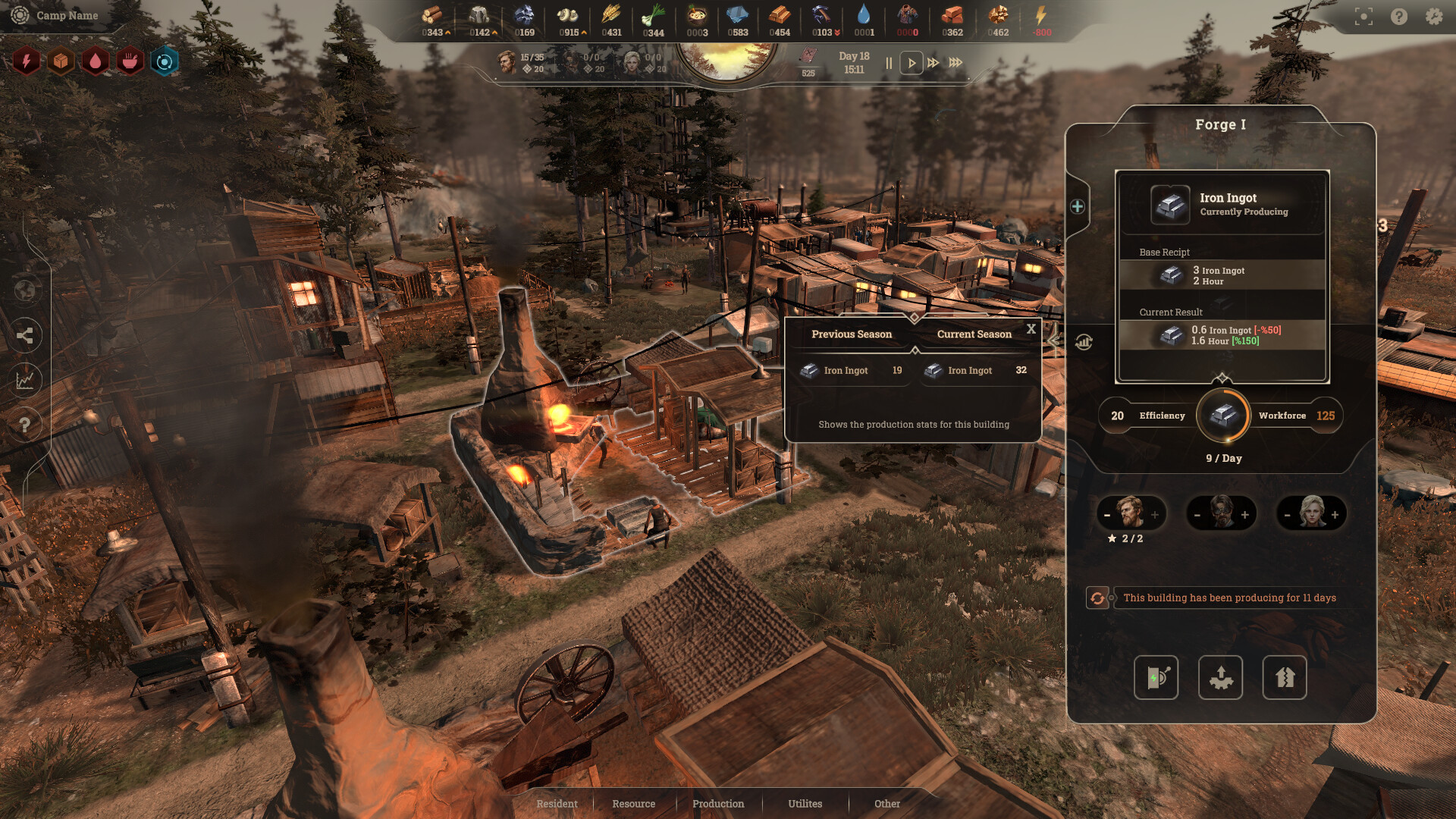Viewport: 1456px width, 819px height.
Task: Click the power connection icon in Forge panel
Action: coord(1156,677)
